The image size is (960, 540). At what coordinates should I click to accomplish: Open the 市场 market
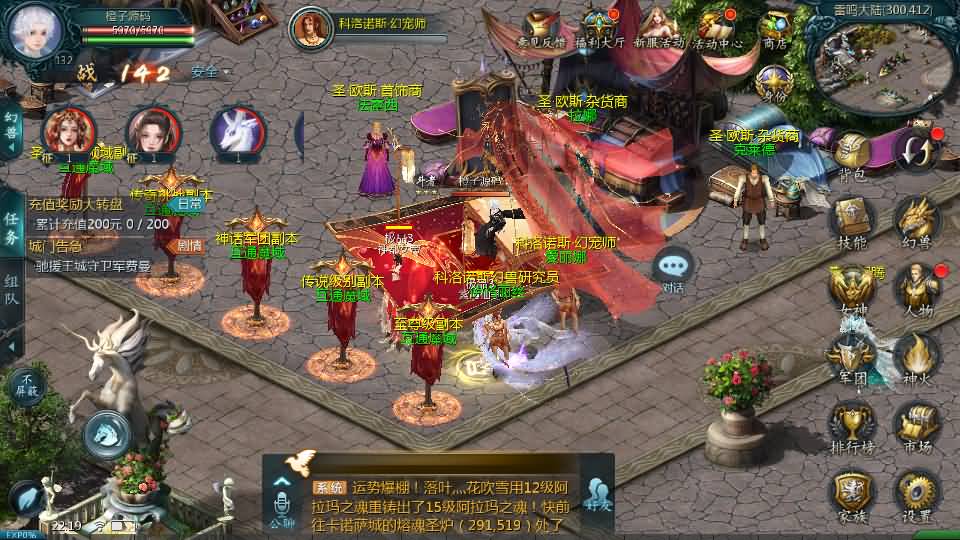(x=916, y=425)
